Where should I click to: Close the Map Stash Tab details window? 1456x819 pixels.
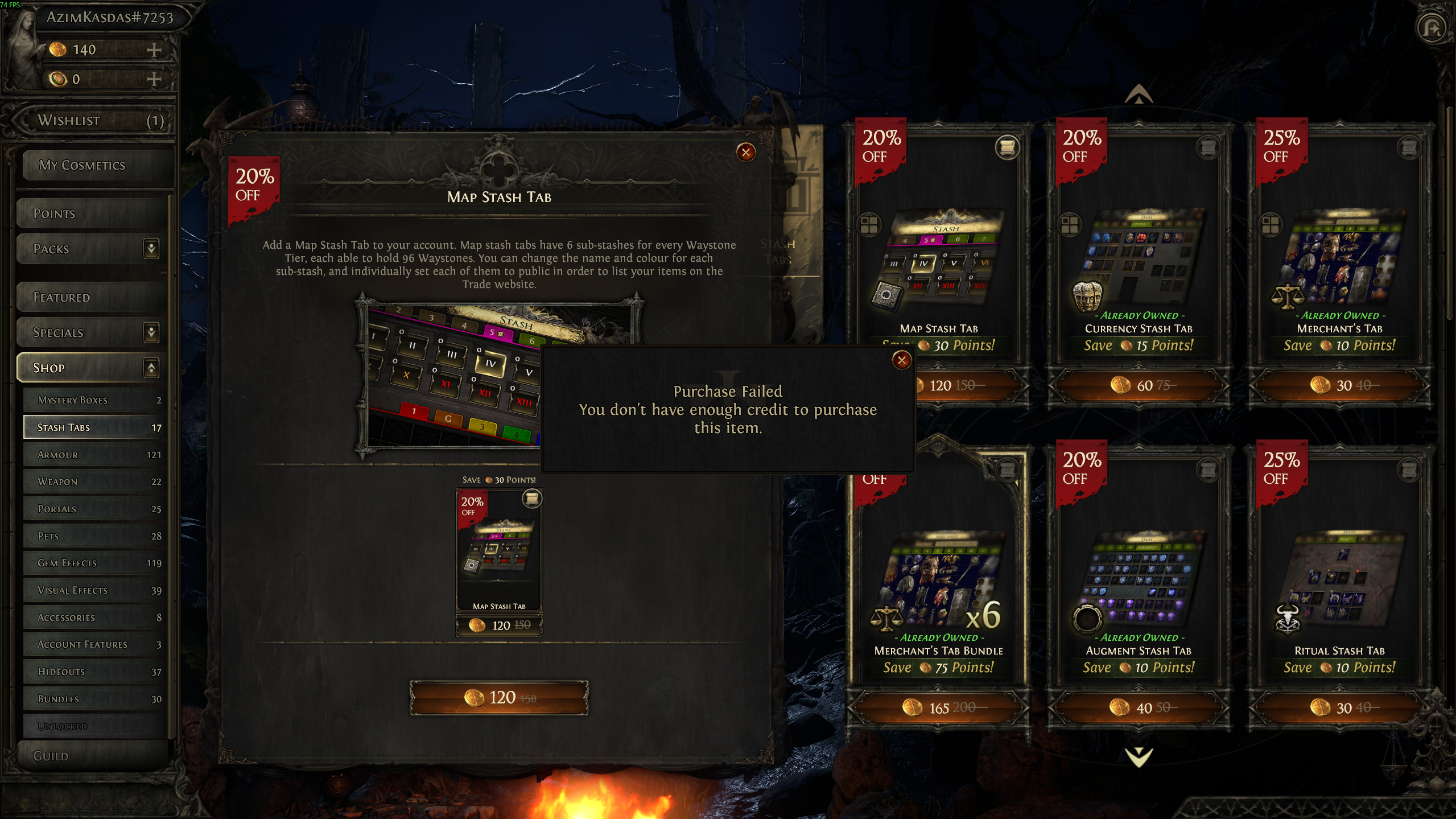pyautogui.click(x=745, y=152)
